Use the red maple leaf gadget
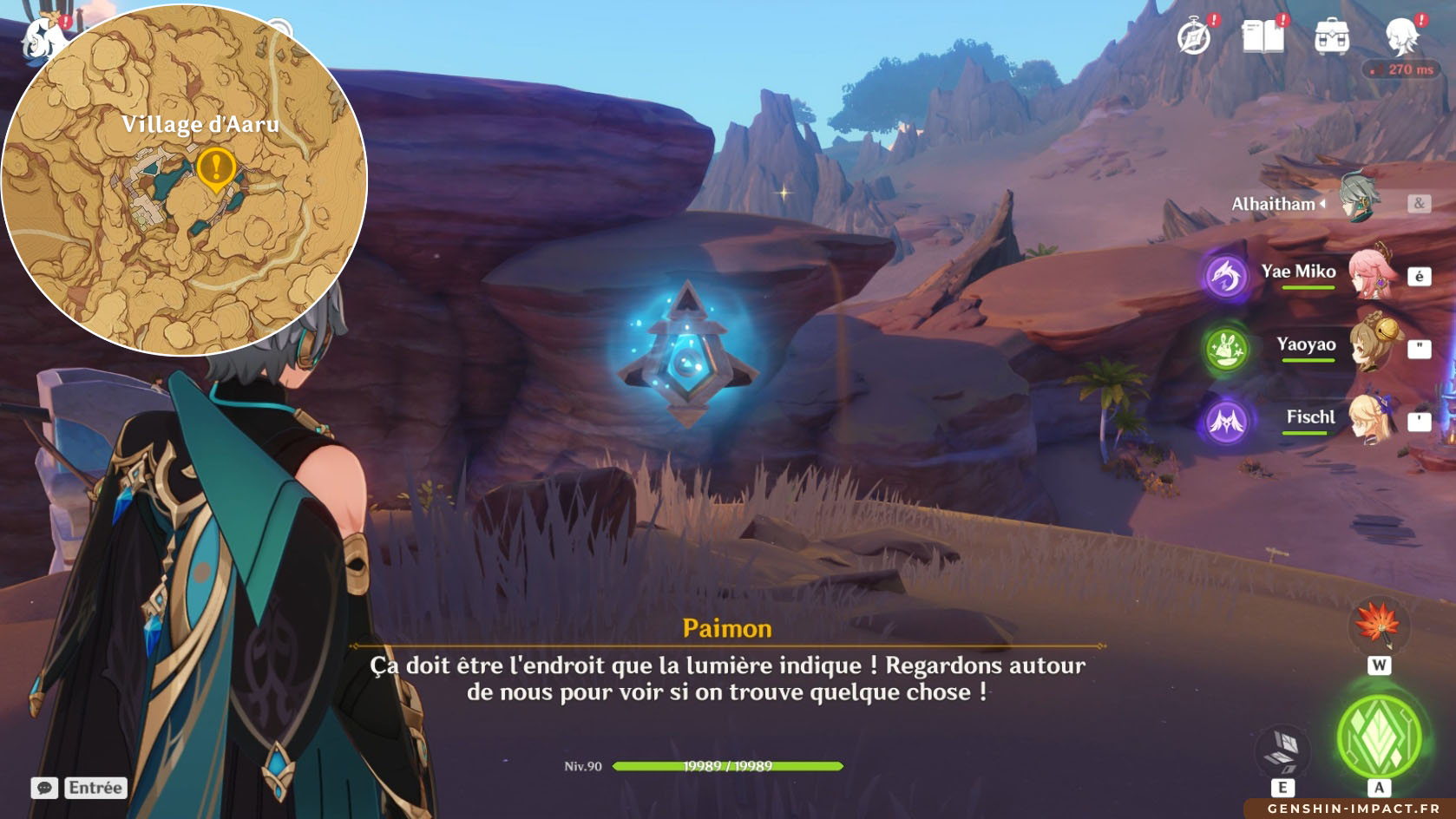1456x819 pixels. [x=1379, y=626]
